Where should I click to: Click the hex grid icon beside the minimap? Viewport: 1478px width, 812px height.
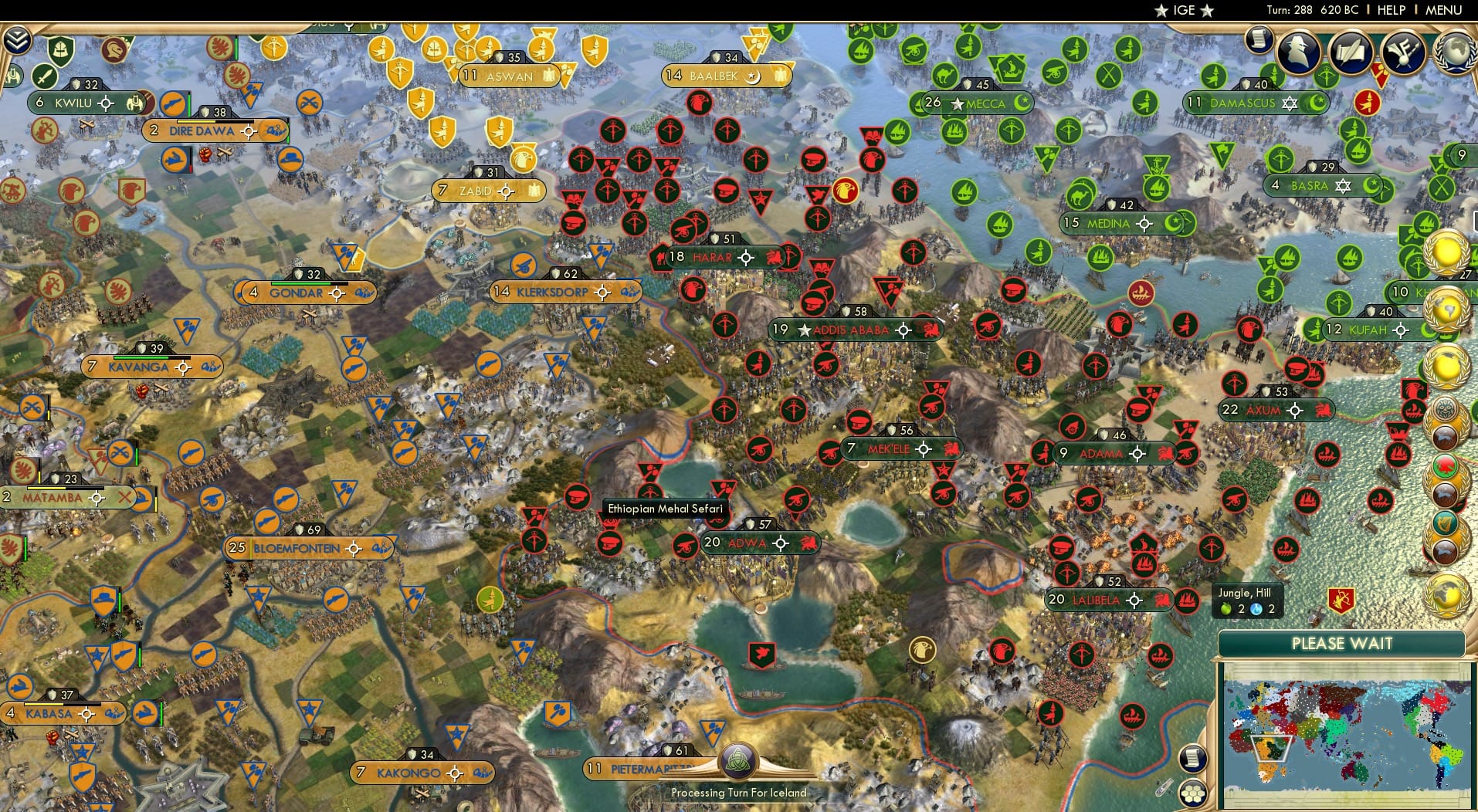(1194, 793)
